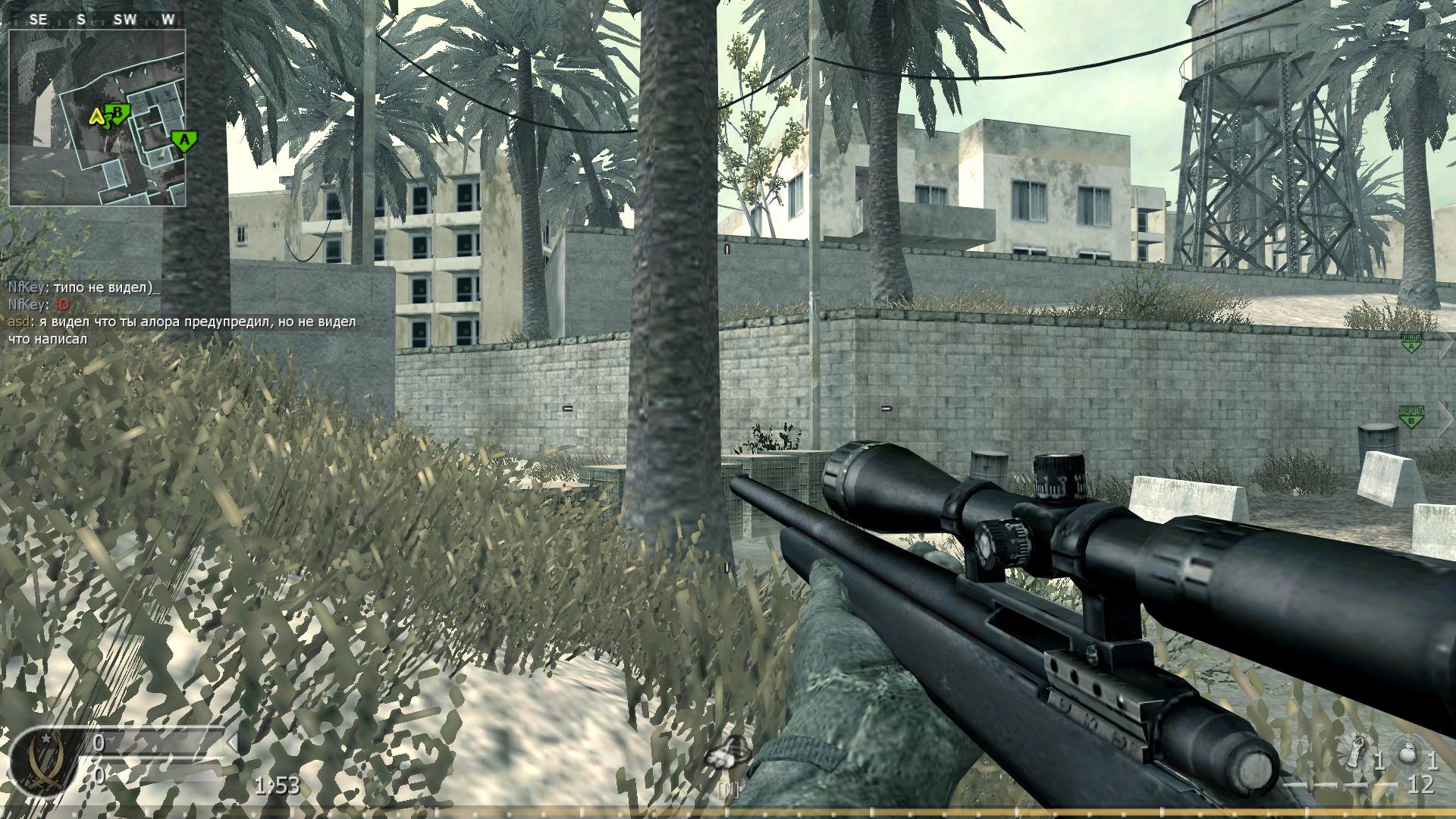This screenshot has height=819, width=1456.
Task: Select the SW heading on the compass strip
Action: (x=124, y=20)
